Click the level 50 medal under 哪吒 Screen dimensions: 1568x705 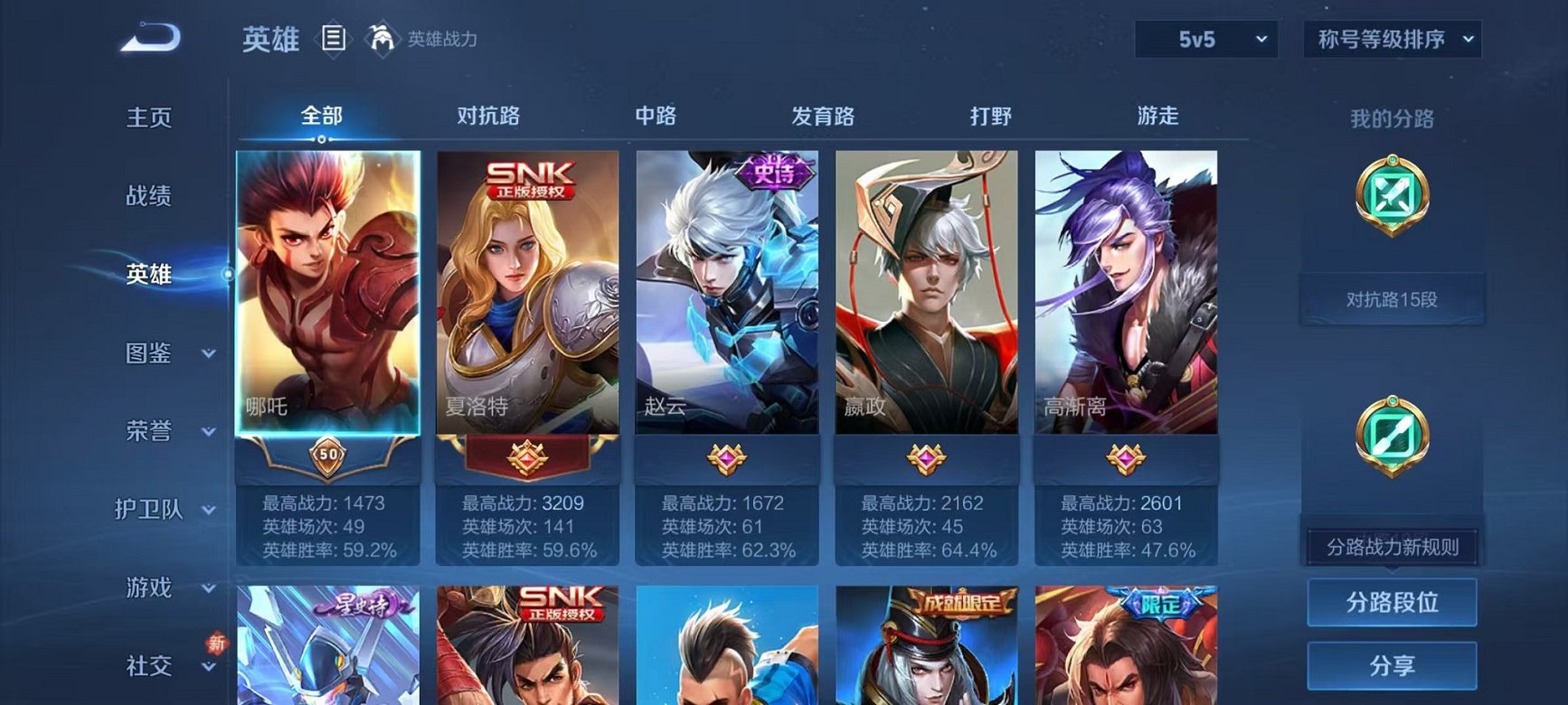pos(327,456)
